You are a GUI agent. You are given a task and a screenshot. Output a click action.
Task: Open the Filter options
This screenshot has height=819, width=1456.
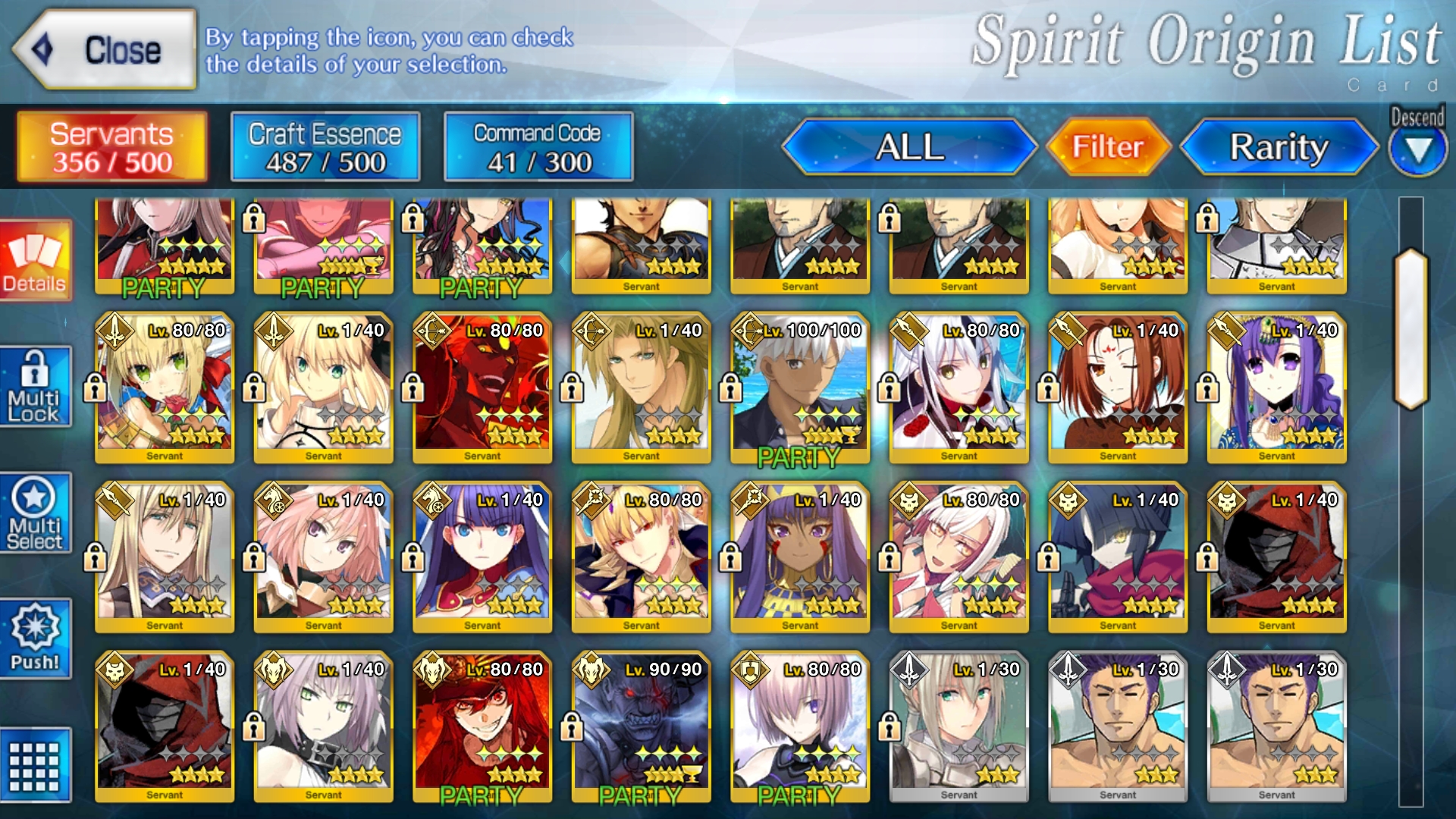coord(1107,147)
